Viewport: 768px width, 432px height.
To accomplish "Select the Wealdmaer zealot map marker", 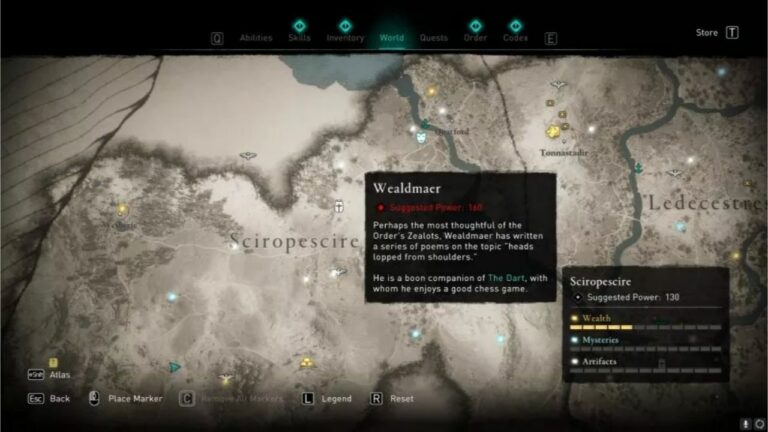I will click(x=339, y=207).
